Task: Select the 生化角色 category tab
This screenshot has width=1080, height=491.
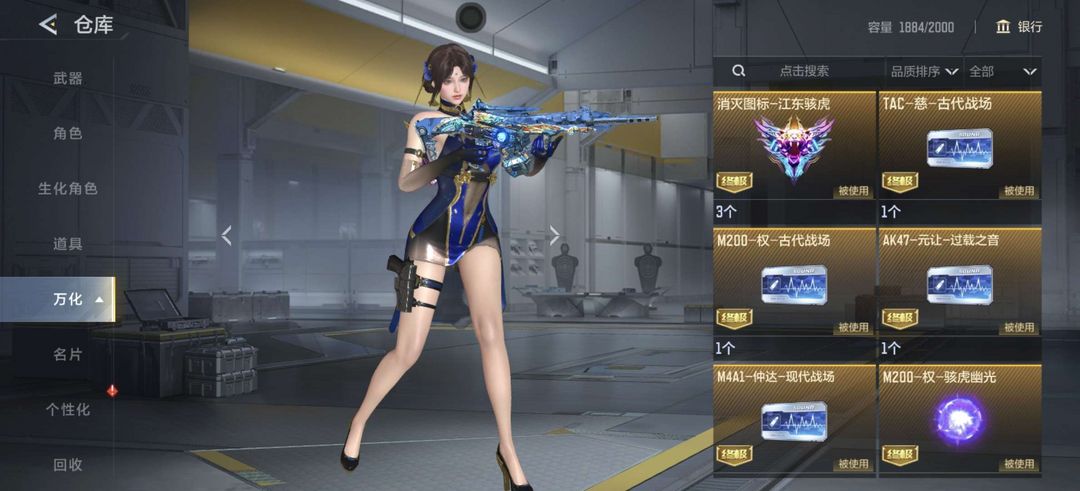Action: pyautogui.click(x=68, y=188)
